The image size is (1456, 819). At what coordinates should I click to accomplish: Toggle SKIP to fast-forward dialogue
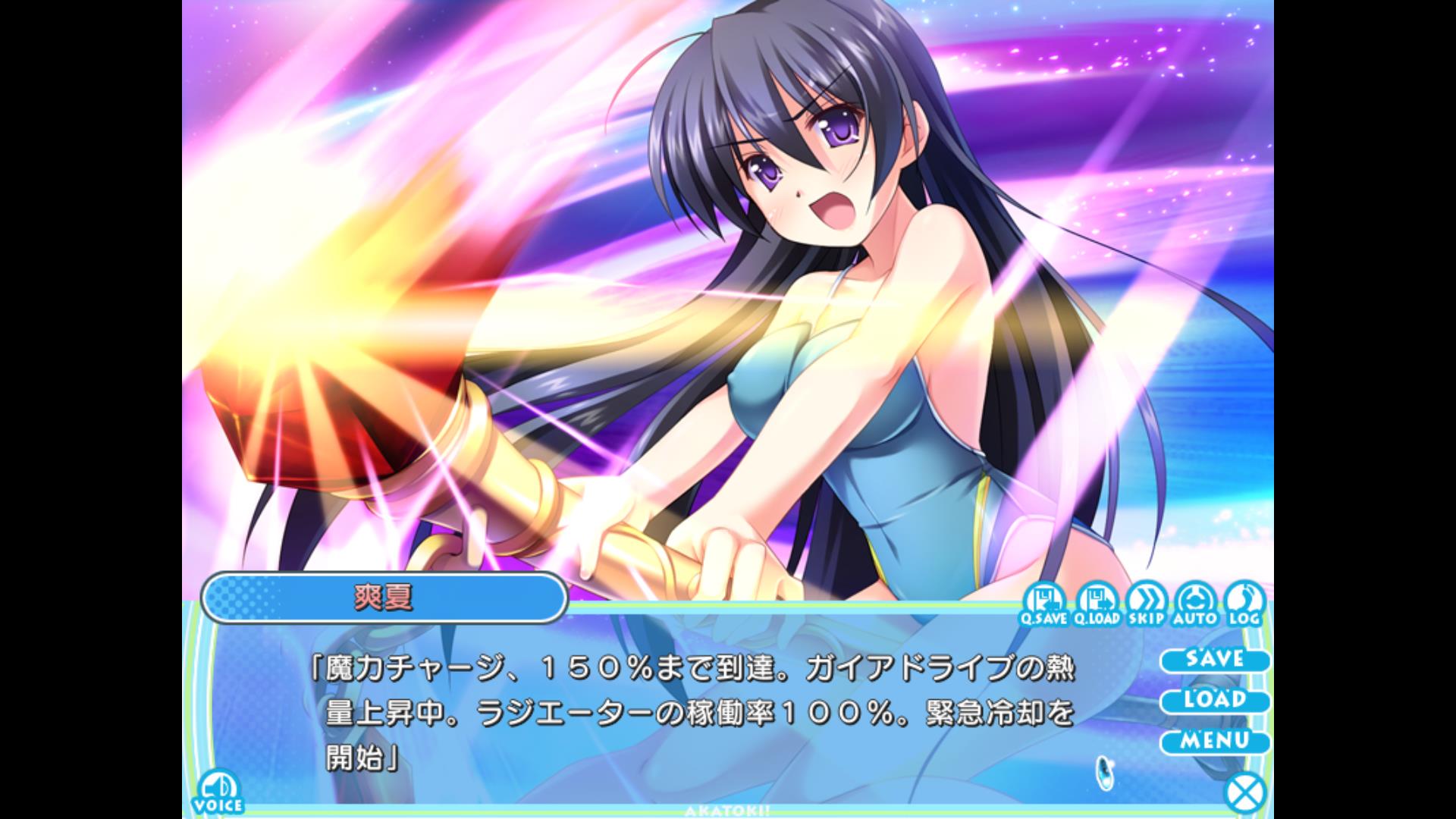pos(1146,603)
